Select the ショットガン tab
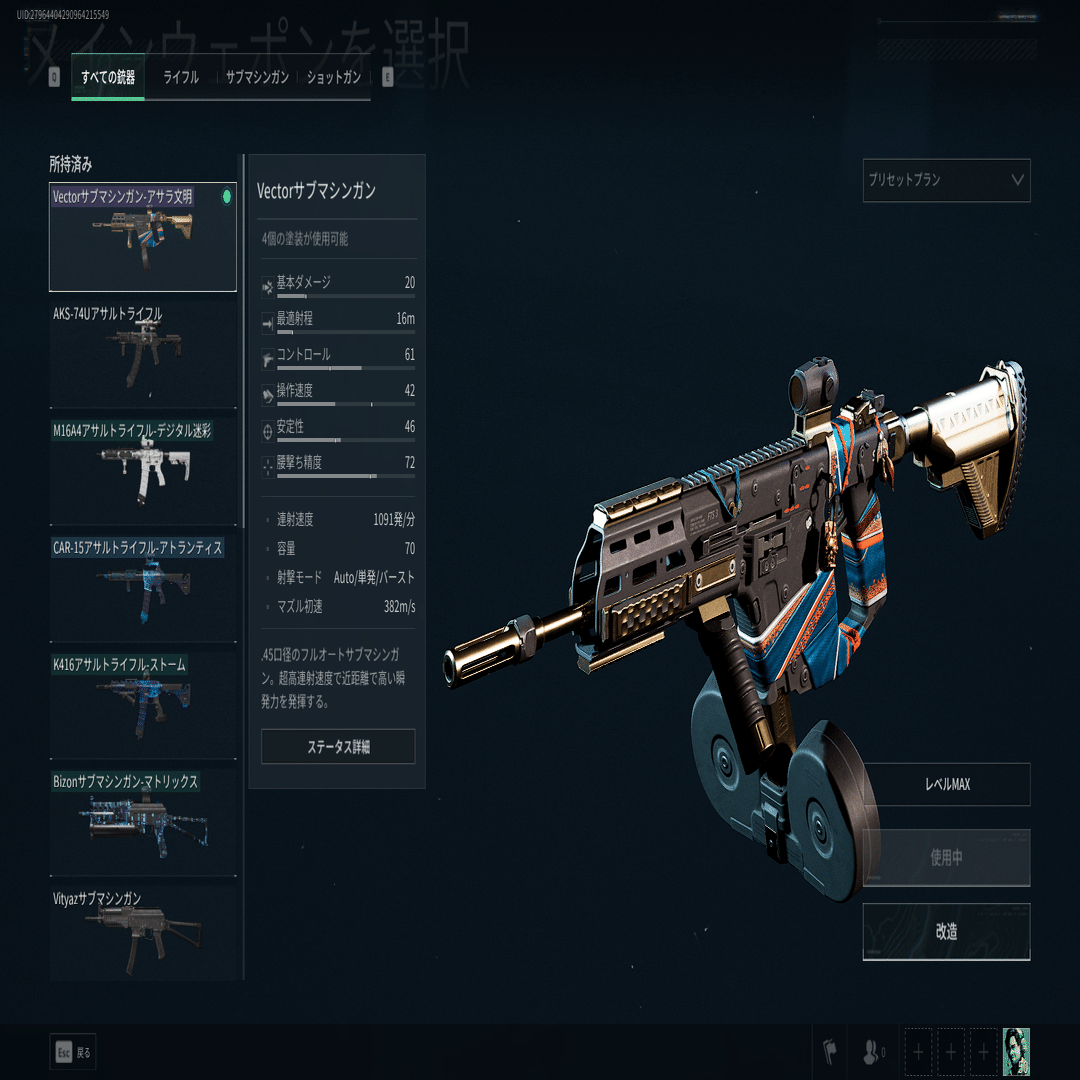The height and width of the screenshot is (1080, 1080). click(x=334, y=78)
